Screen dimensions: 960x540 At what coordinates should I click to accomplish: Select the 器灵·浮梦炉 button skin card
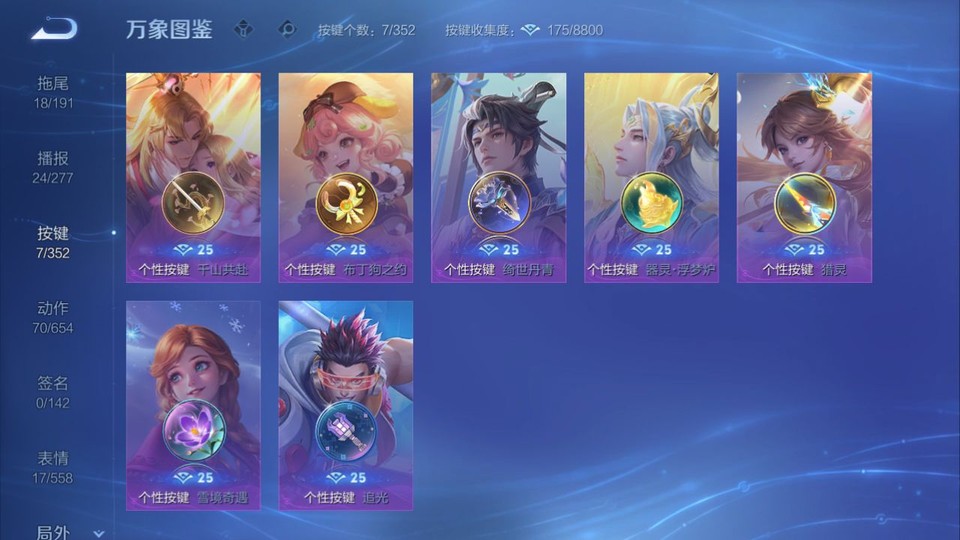(651, 177)
